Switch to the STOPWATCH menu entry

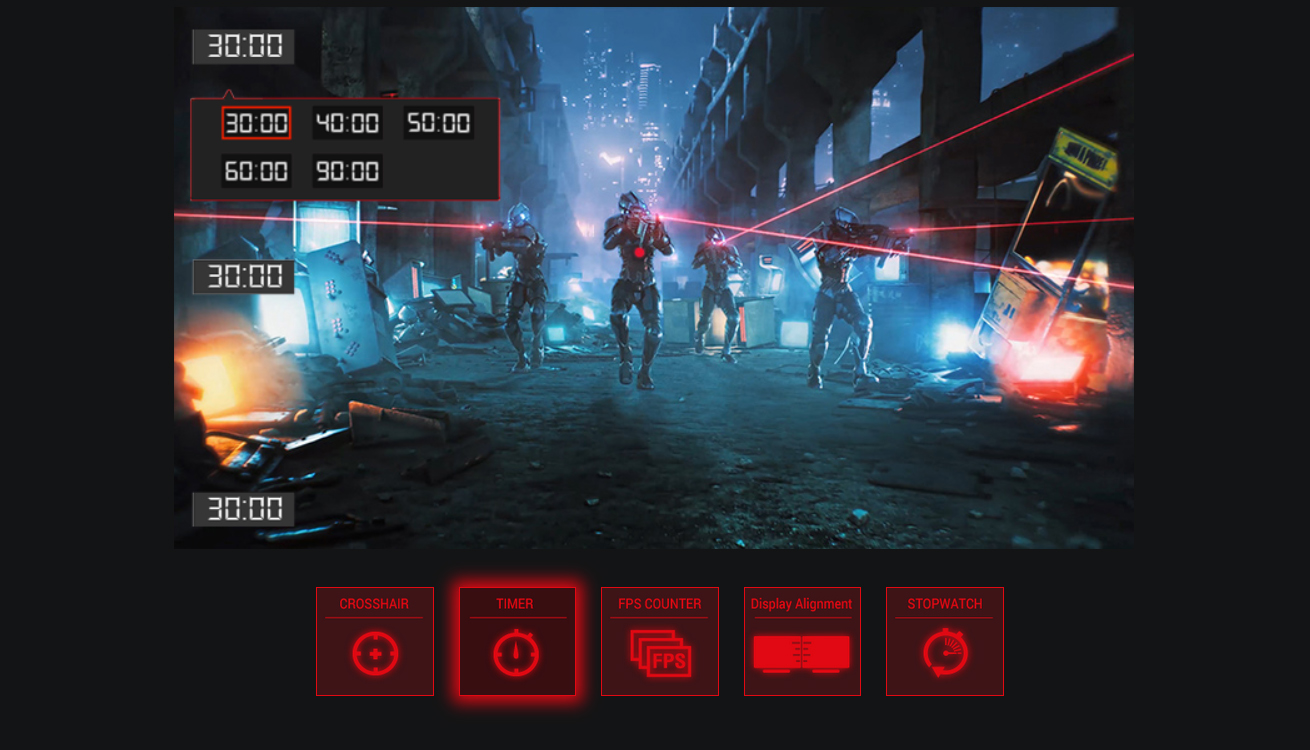944,603
